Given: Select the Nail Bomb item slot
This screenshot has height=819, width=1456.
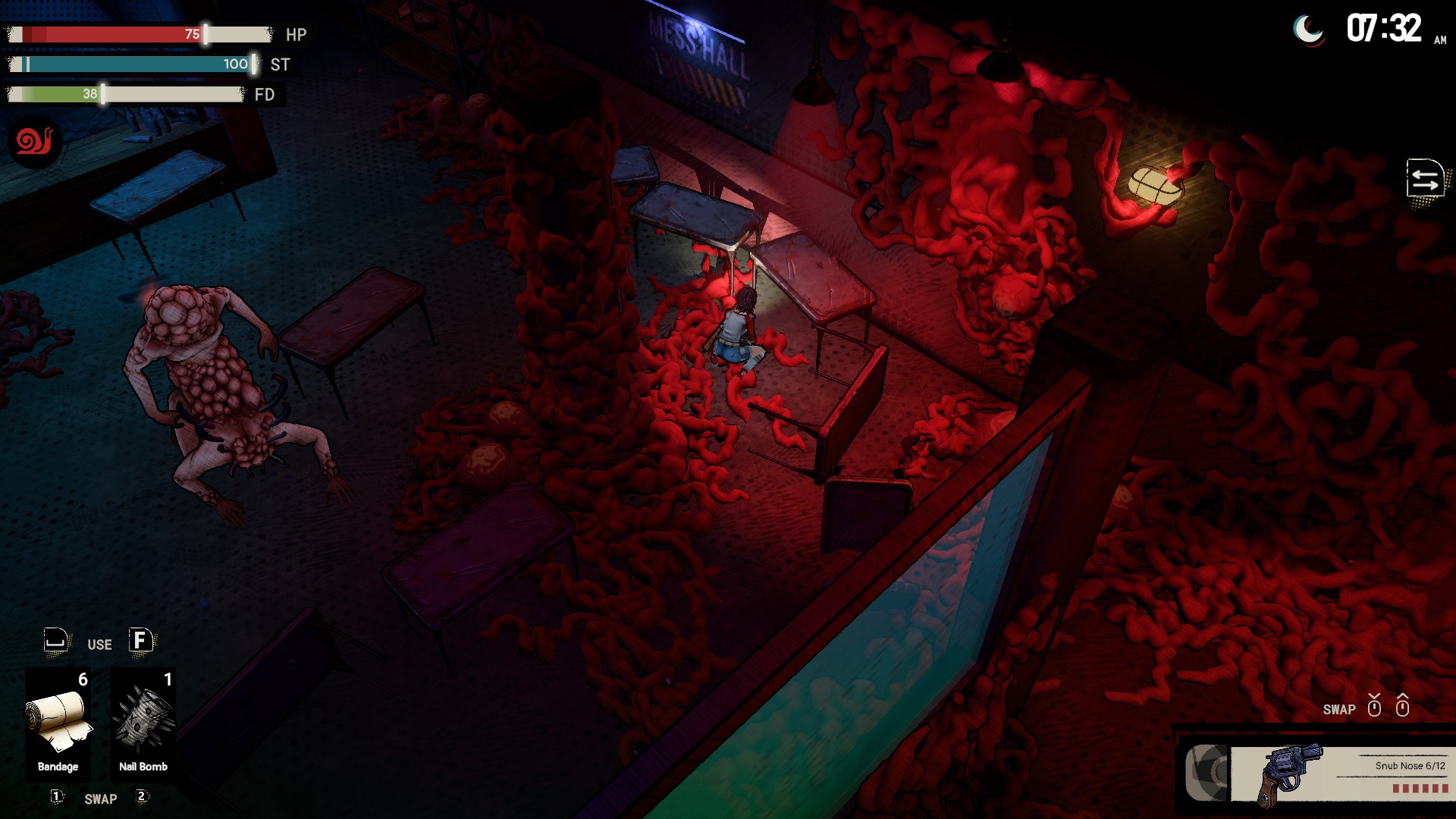Looking at the screenshot, I should (143, 723).
